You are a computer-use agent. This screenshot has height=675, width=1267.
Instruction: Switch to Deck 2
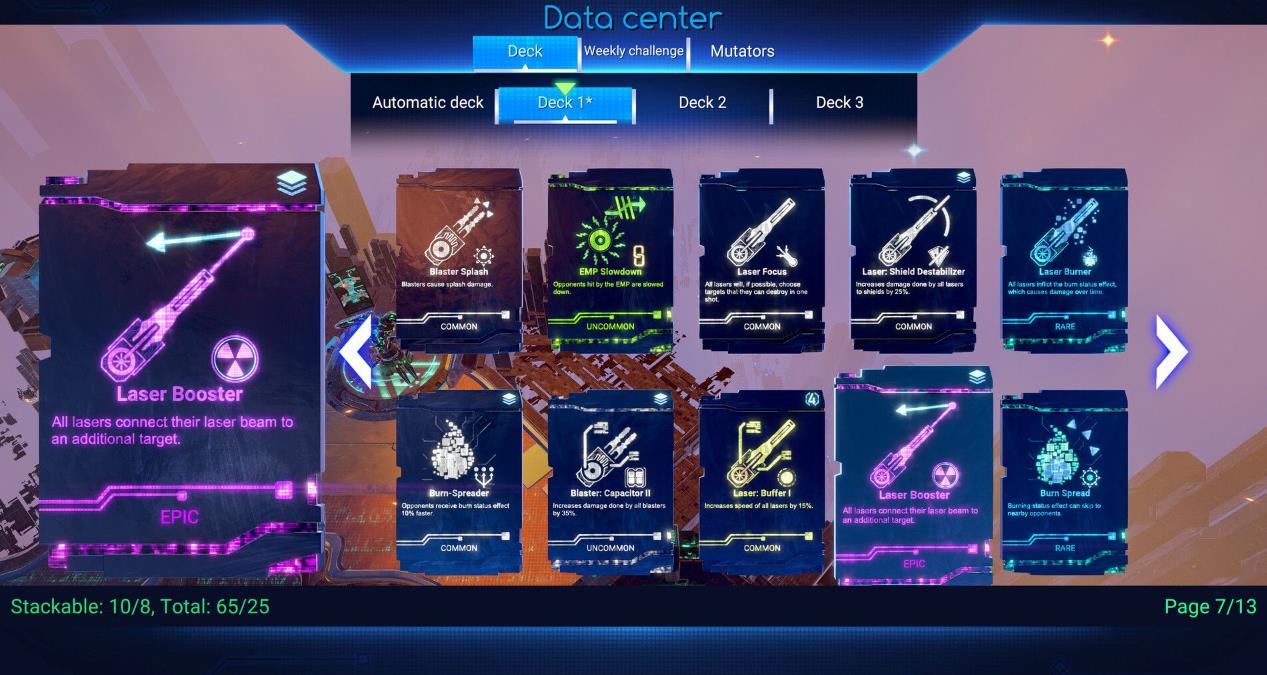click(x=702, y=103)
